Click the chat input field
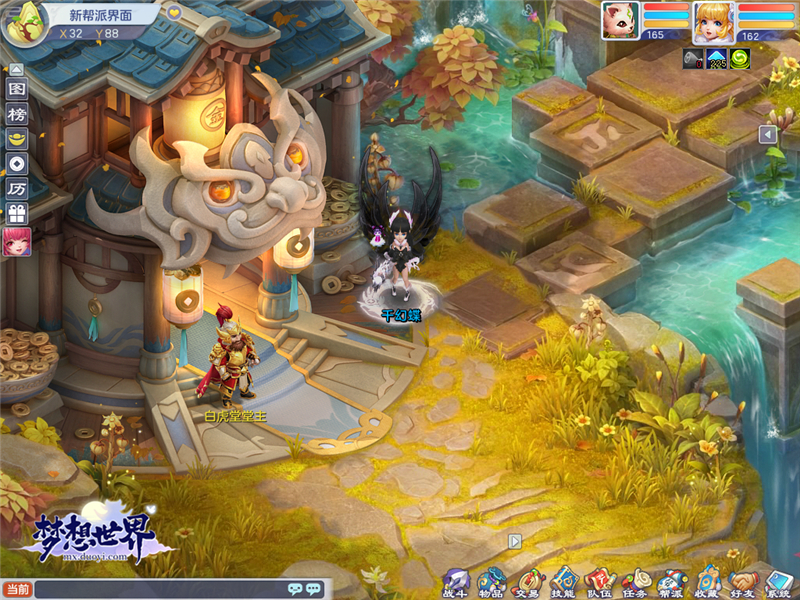Image resolution: width=800 pixels, height=600 pixels. pyautogui.click(x=160, y=589)
